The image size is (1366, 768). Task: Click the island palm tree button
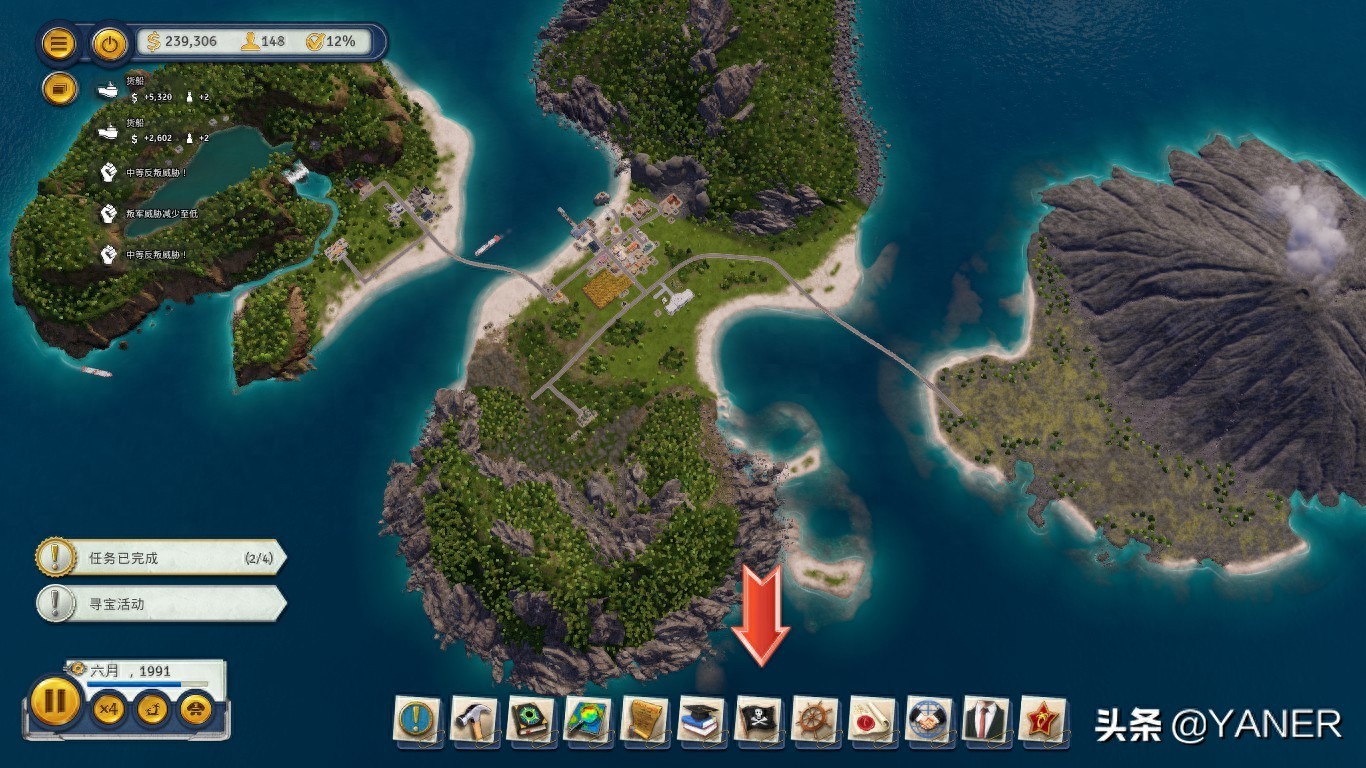click(152, 709)
